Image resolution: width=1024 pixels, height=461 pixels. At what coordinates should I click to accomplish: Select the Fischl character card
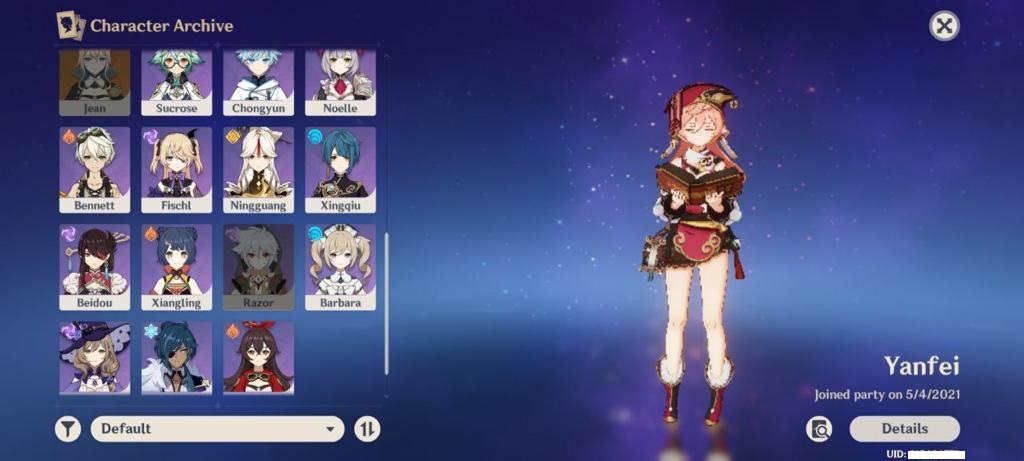coord(177,168)
